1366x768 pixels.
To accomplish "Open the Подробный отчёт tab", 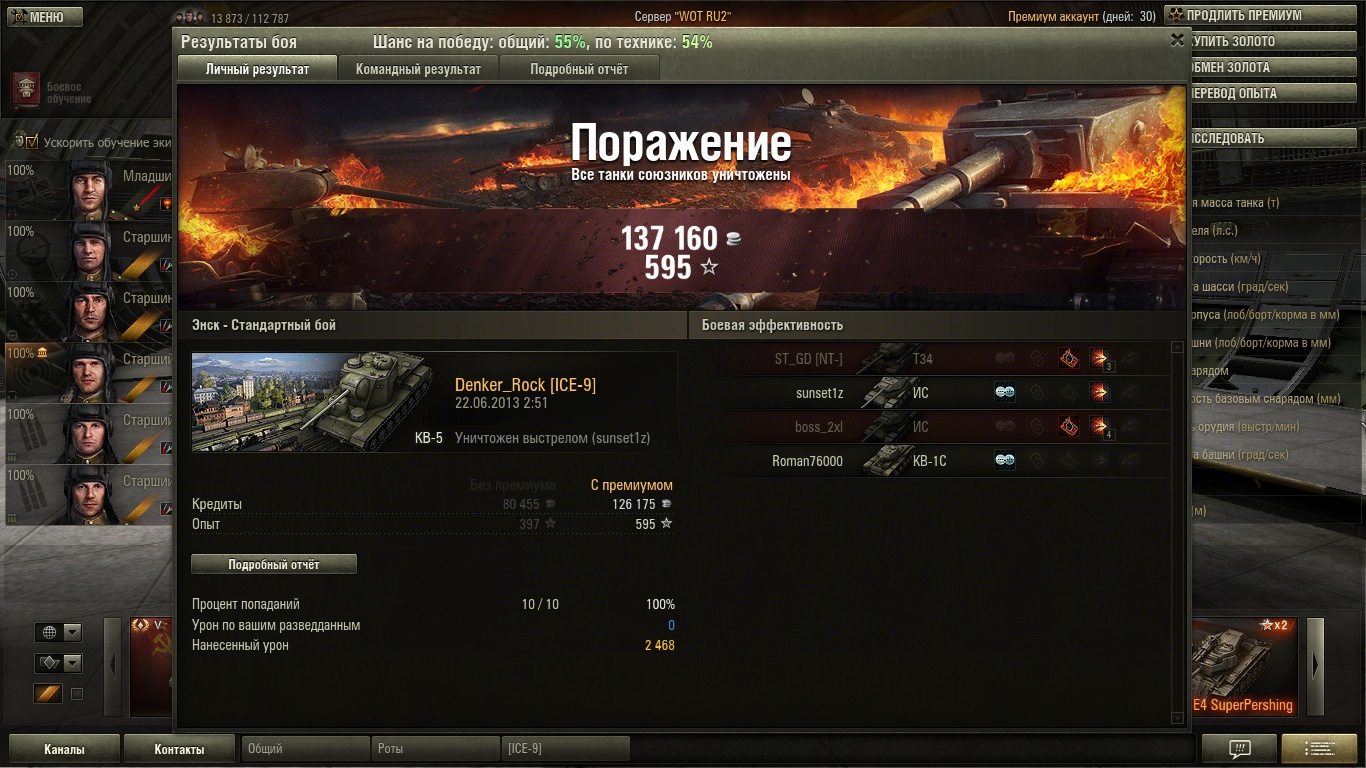I will (579, 69).
